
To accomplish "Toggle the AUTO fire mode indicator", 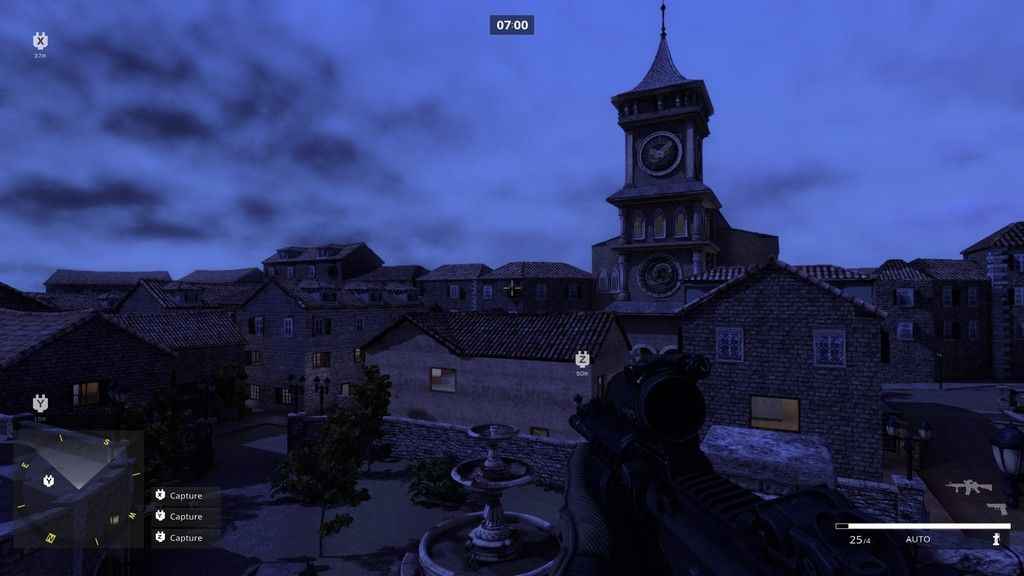I will click(917, 540).
